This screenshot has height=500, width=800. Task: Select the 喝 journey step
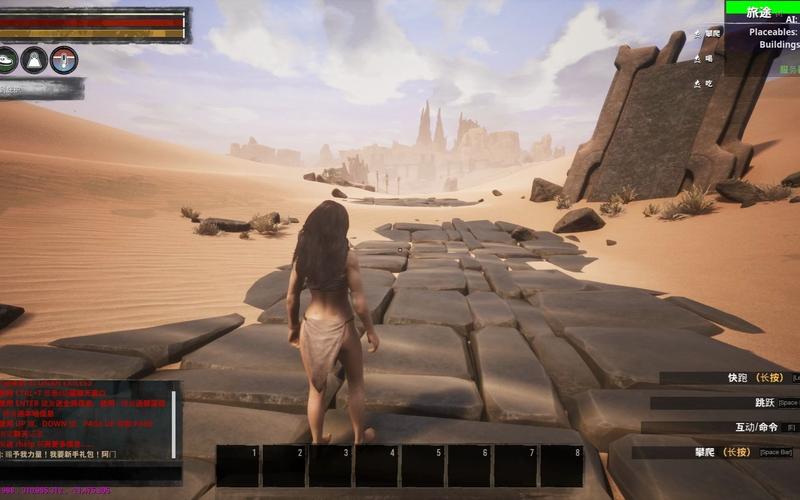[x=709, y=58]
